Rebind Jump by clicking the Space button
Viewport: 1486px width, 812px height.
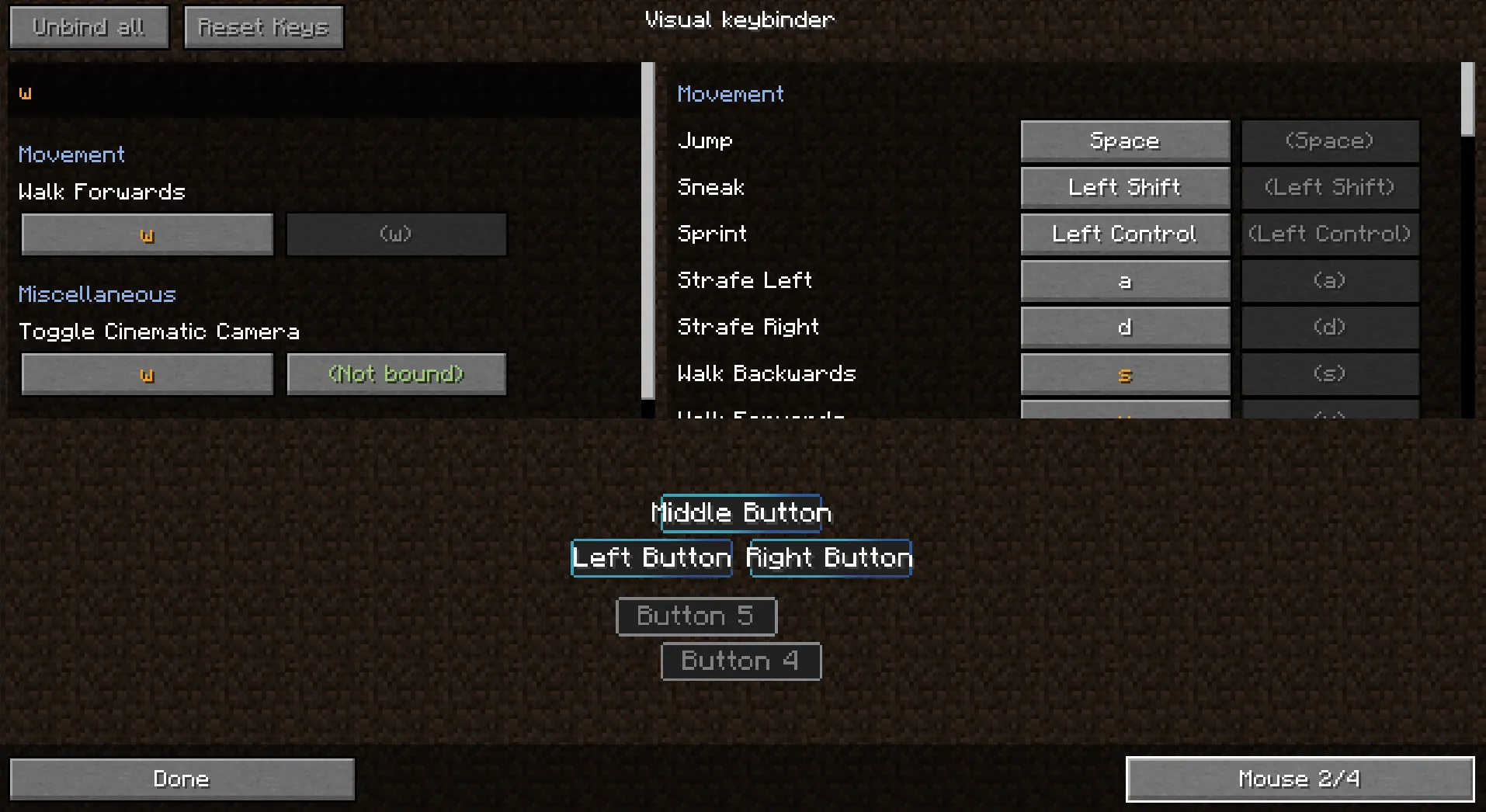pos(1124,141)
